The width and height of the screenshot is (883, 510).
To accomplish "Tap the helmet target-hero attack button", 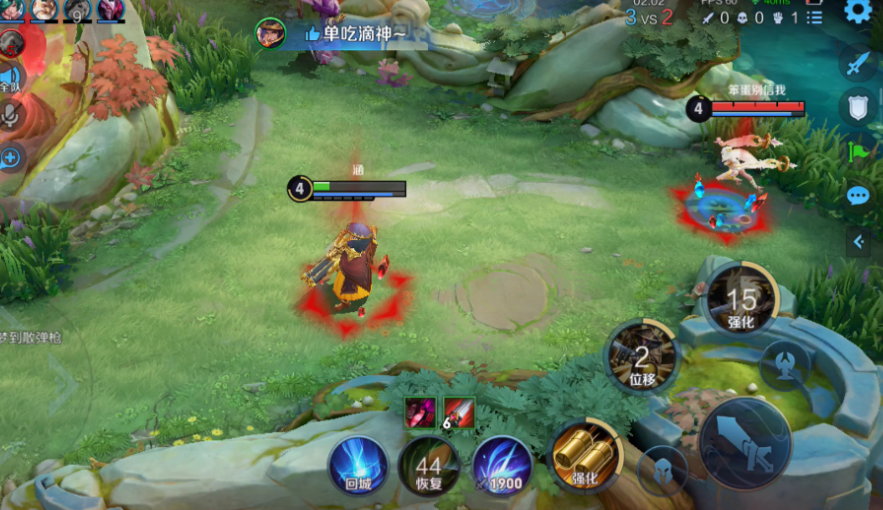I will coord(662,470).
